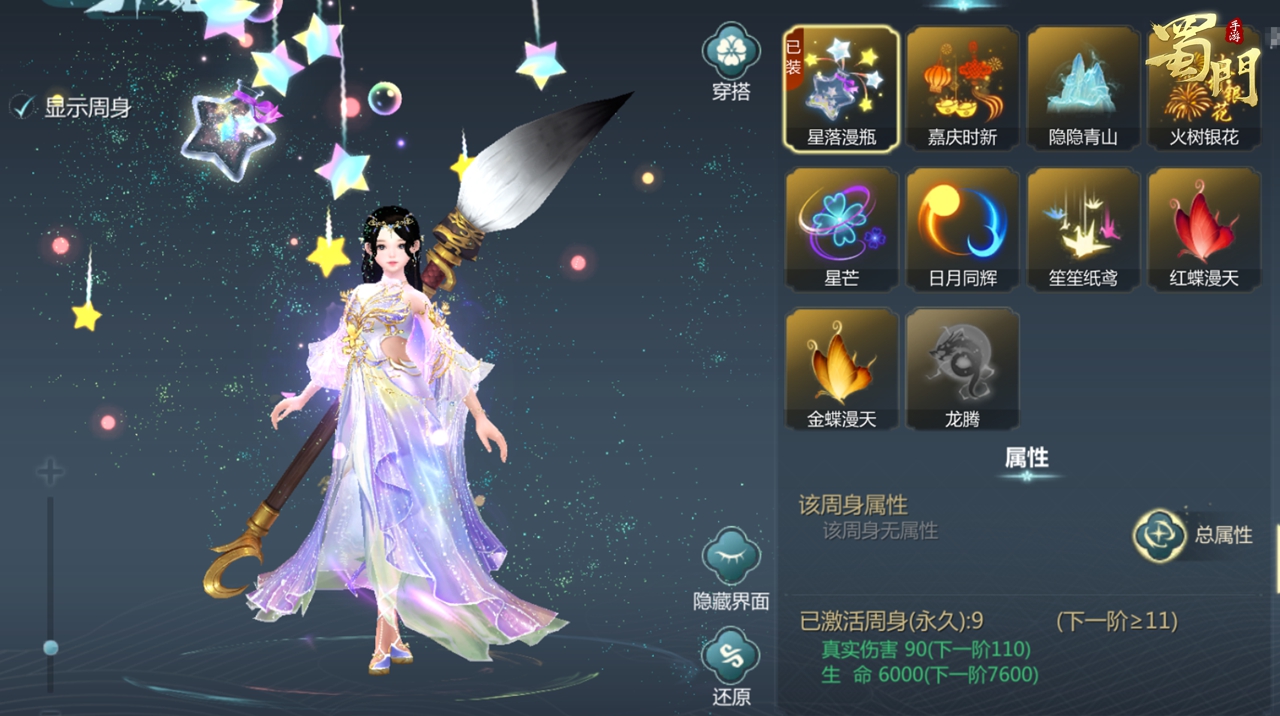Select the 星芒 aura tile
Viewport: 1280px width, 716px height.
coord(841,229)
